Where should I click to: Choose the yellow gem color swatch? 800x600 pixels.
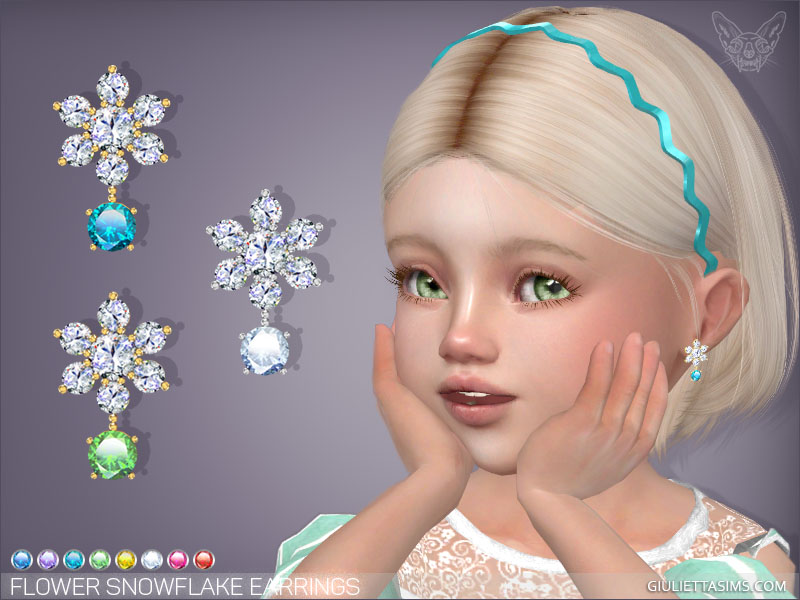pos(124,558)
